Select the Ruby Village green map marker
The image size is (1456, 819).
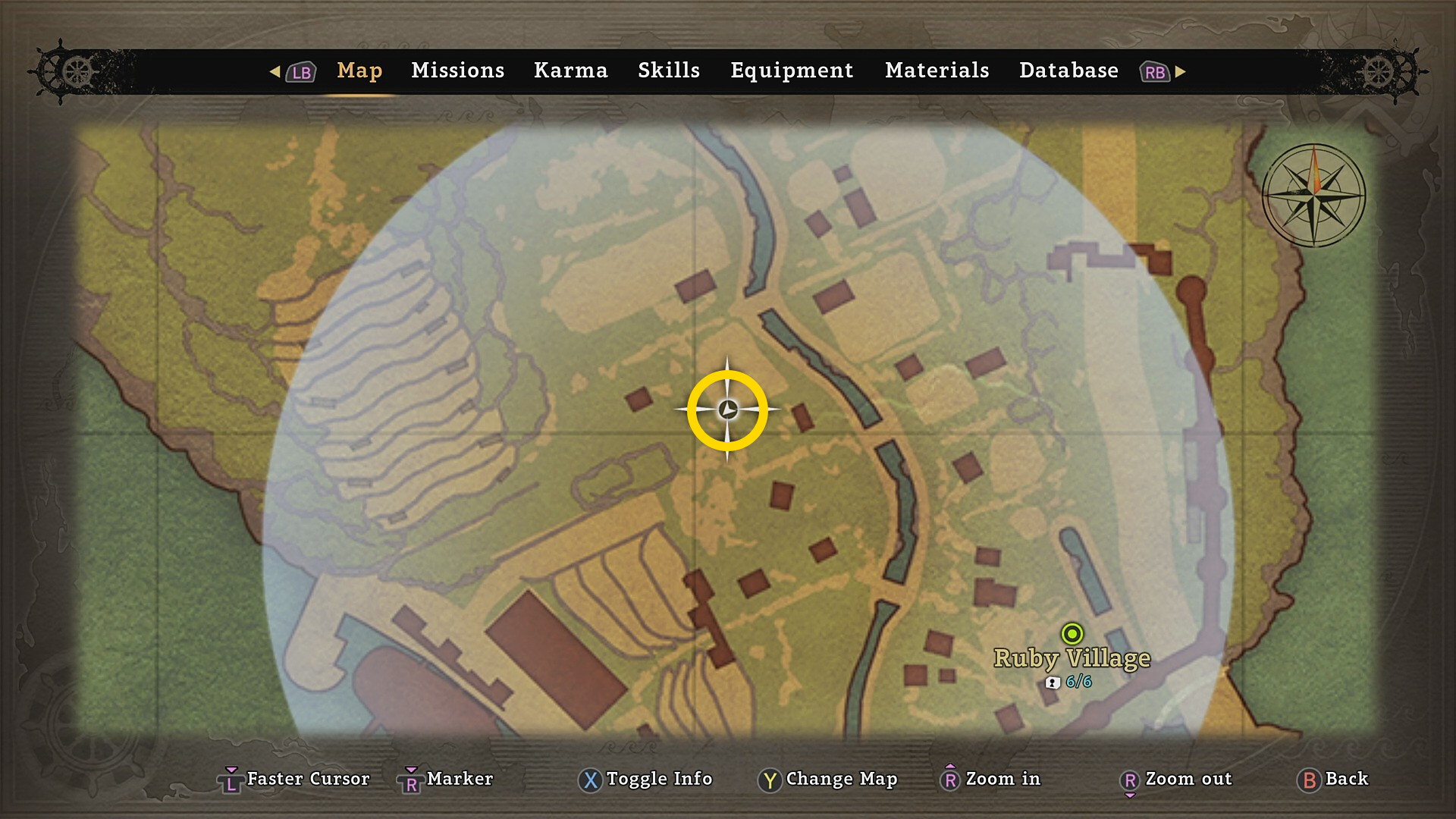pos(1072,633)
